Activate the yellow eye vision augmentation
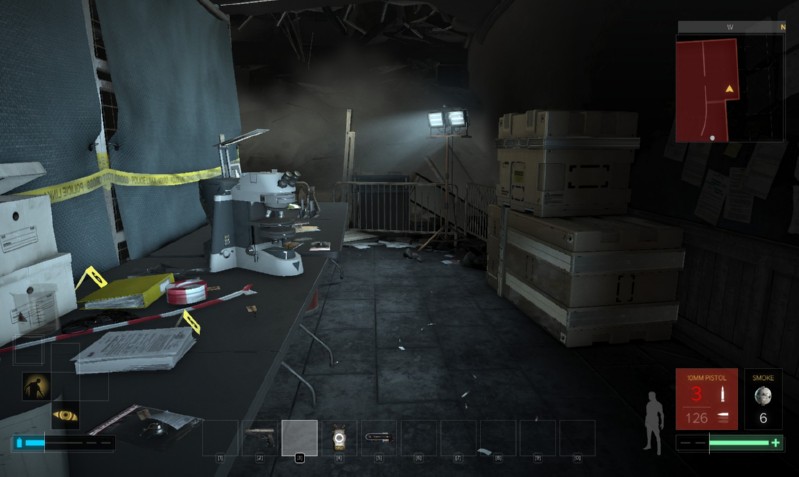Viewport: 799px width, 477px height. click(x=65, y=415)
